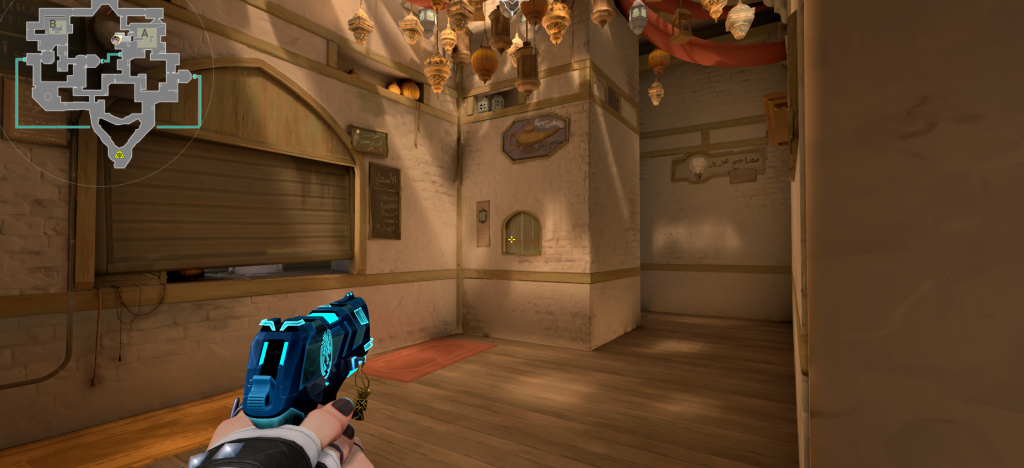
Task: Click the minimap in the corner
Action: (107, 85)
